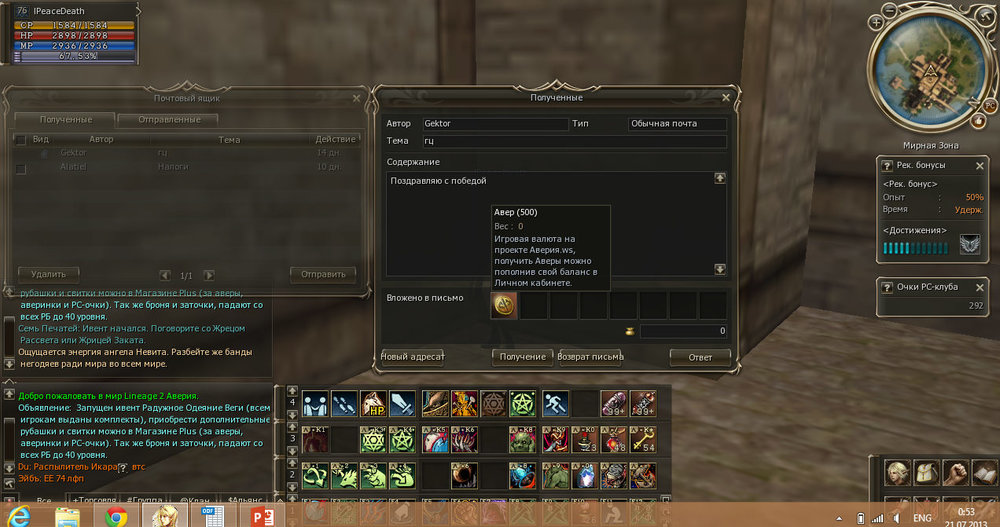Open the help icon on Рек. бонусы

887,165
